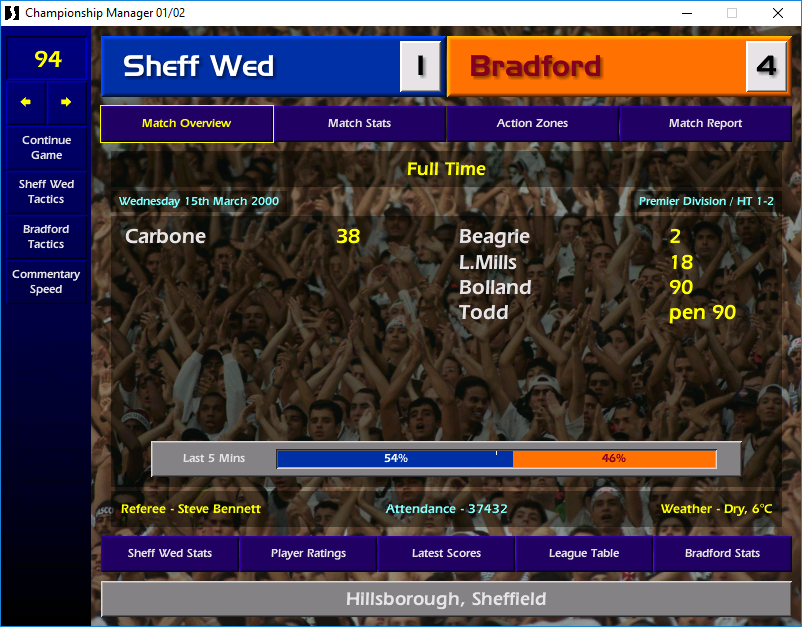Select the Hillsborough, Sheffield stadium bar
The height and width of the screenshot is (627, 802).
click(446, 600)
